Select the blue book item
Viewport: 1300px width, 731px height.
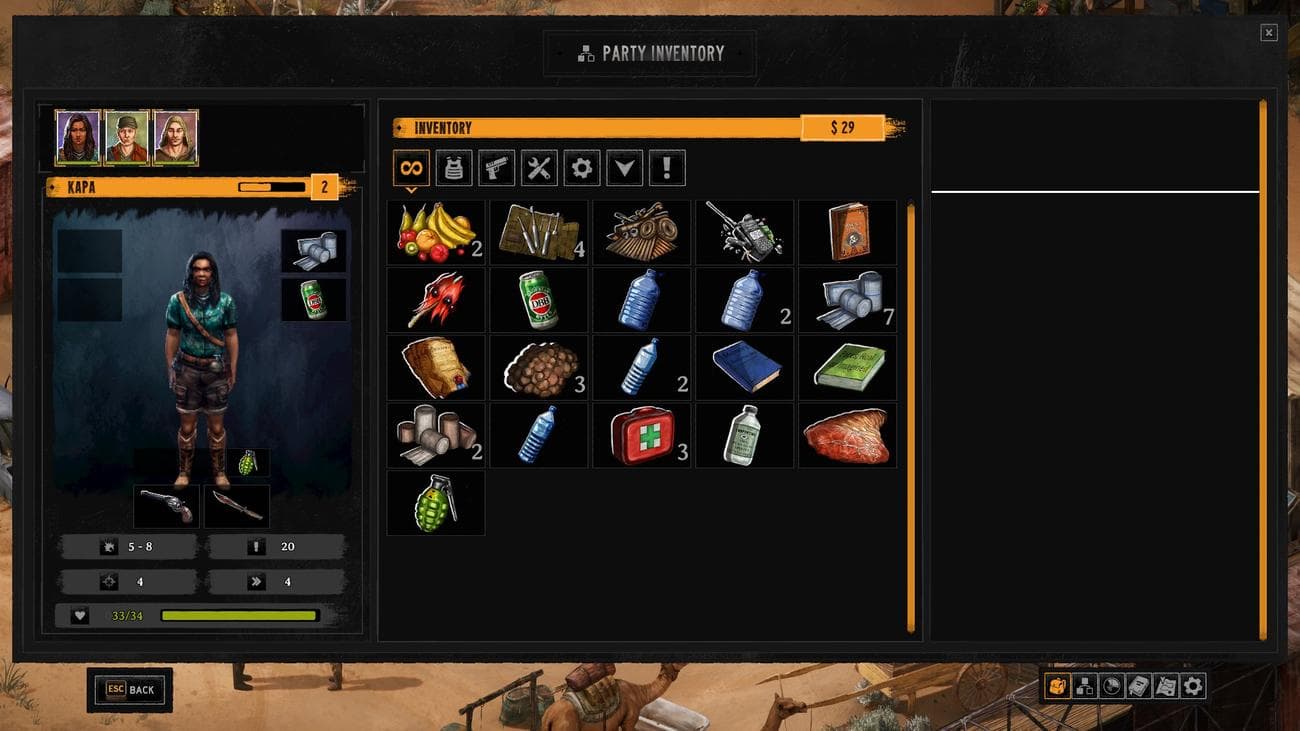tap(745, 367)
